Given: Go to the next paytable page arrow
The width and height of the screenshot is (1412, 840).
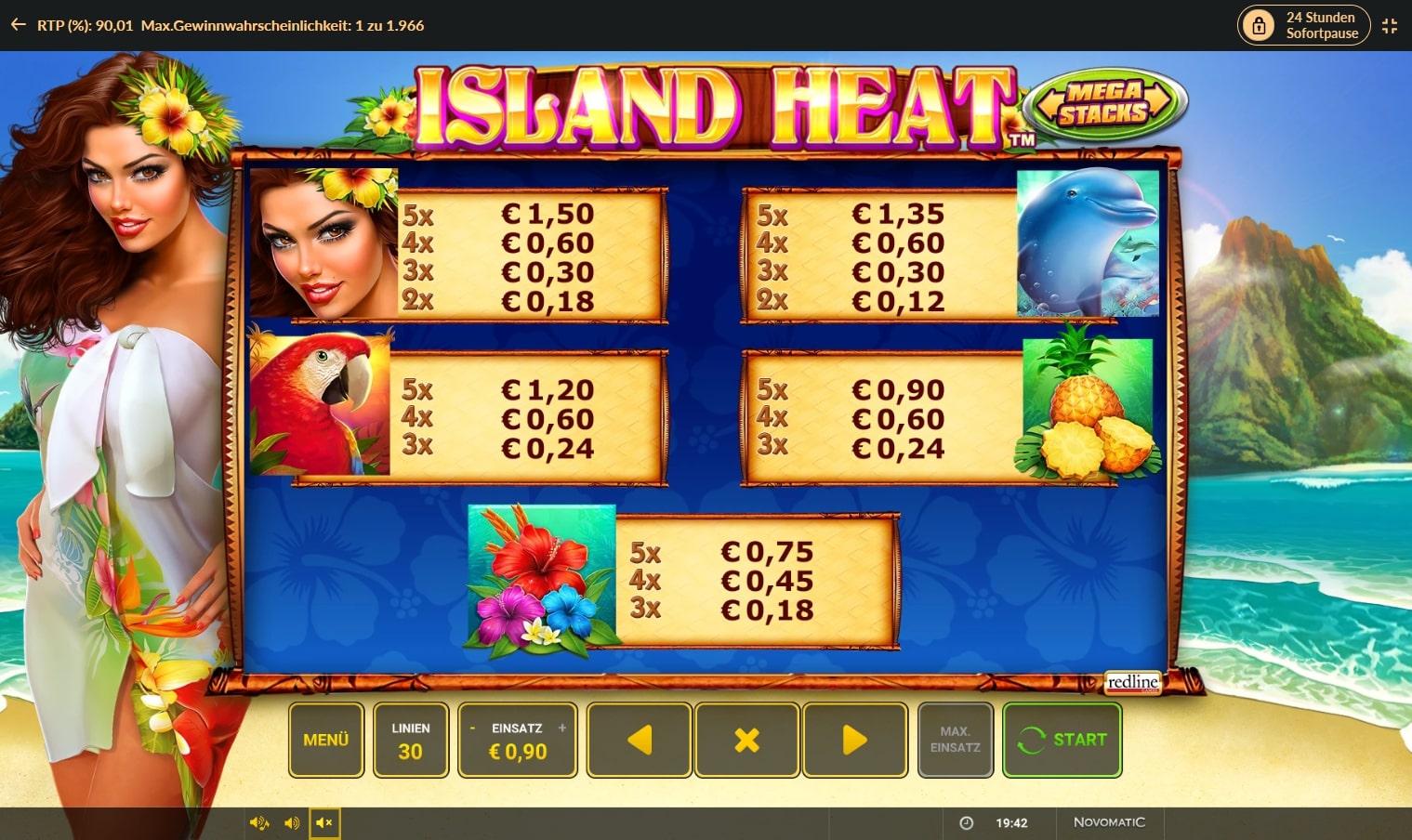Looking at the screenshot, I should coord(854,740).
